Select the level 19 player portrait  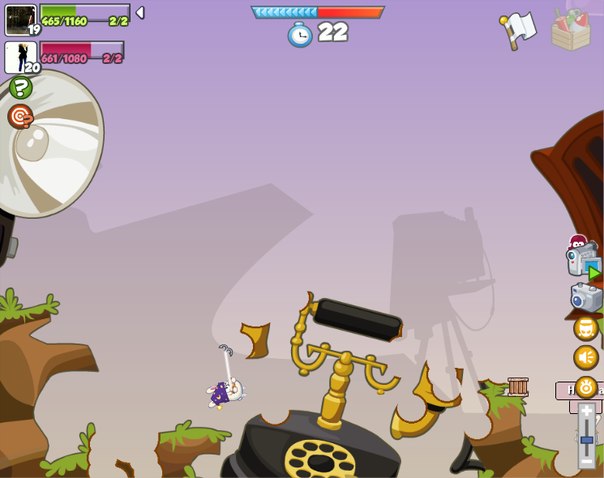coord(20,19)
